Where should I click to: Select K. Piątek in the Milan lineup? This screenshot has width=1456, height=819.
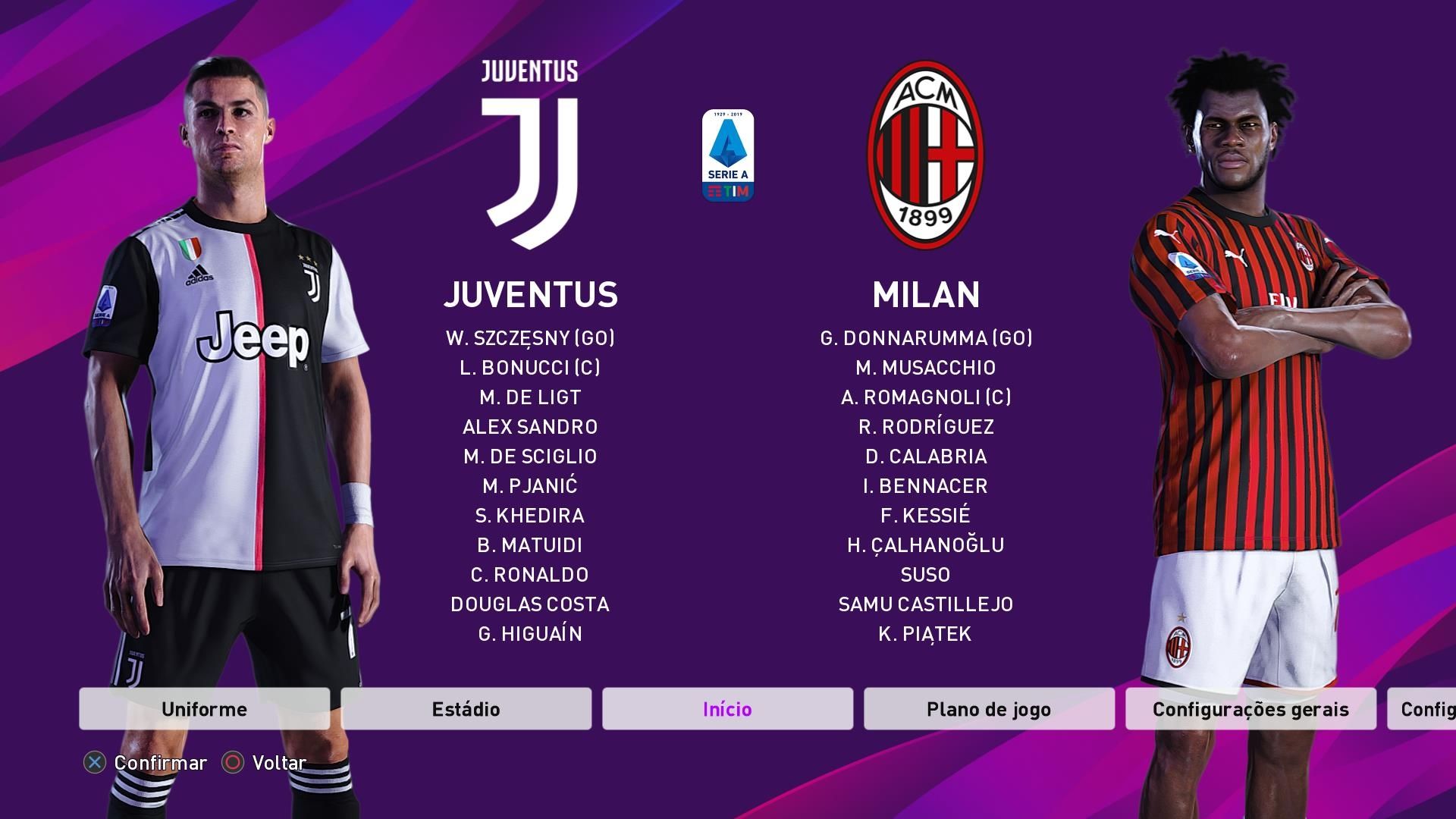tap(927, 635)
